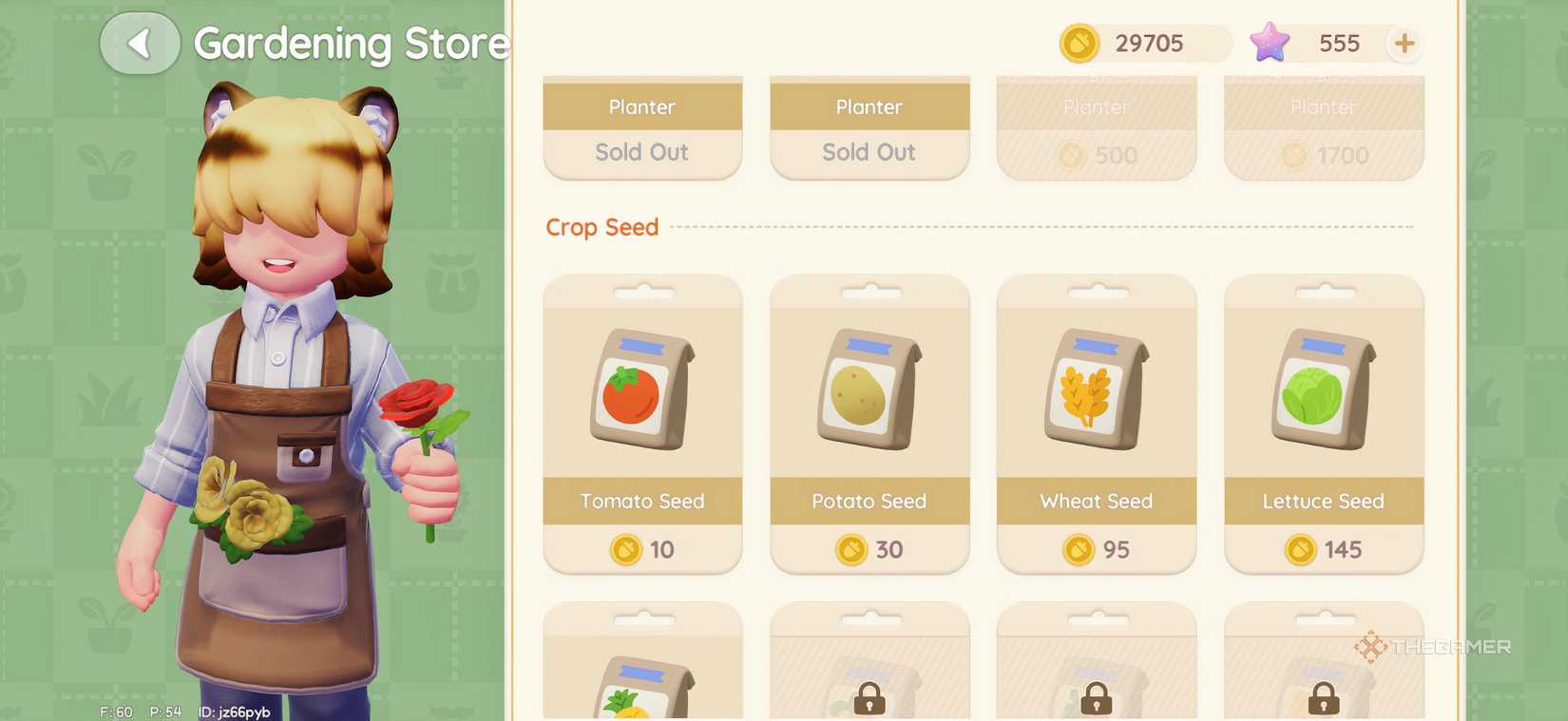Select the Potato Seed packet icon

point(868,389)
